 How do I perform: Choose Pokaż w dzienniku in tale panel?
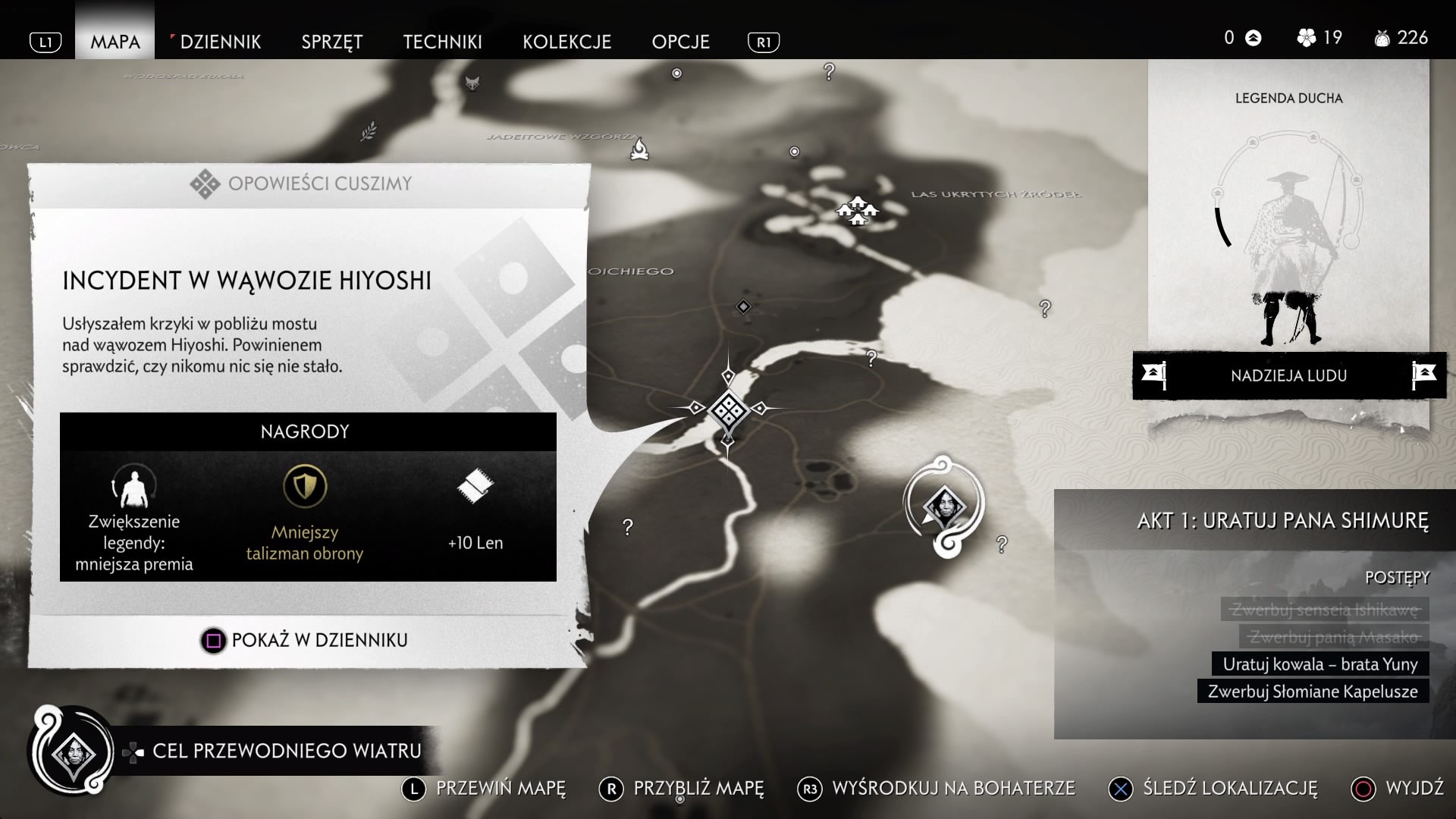[304, 640]
